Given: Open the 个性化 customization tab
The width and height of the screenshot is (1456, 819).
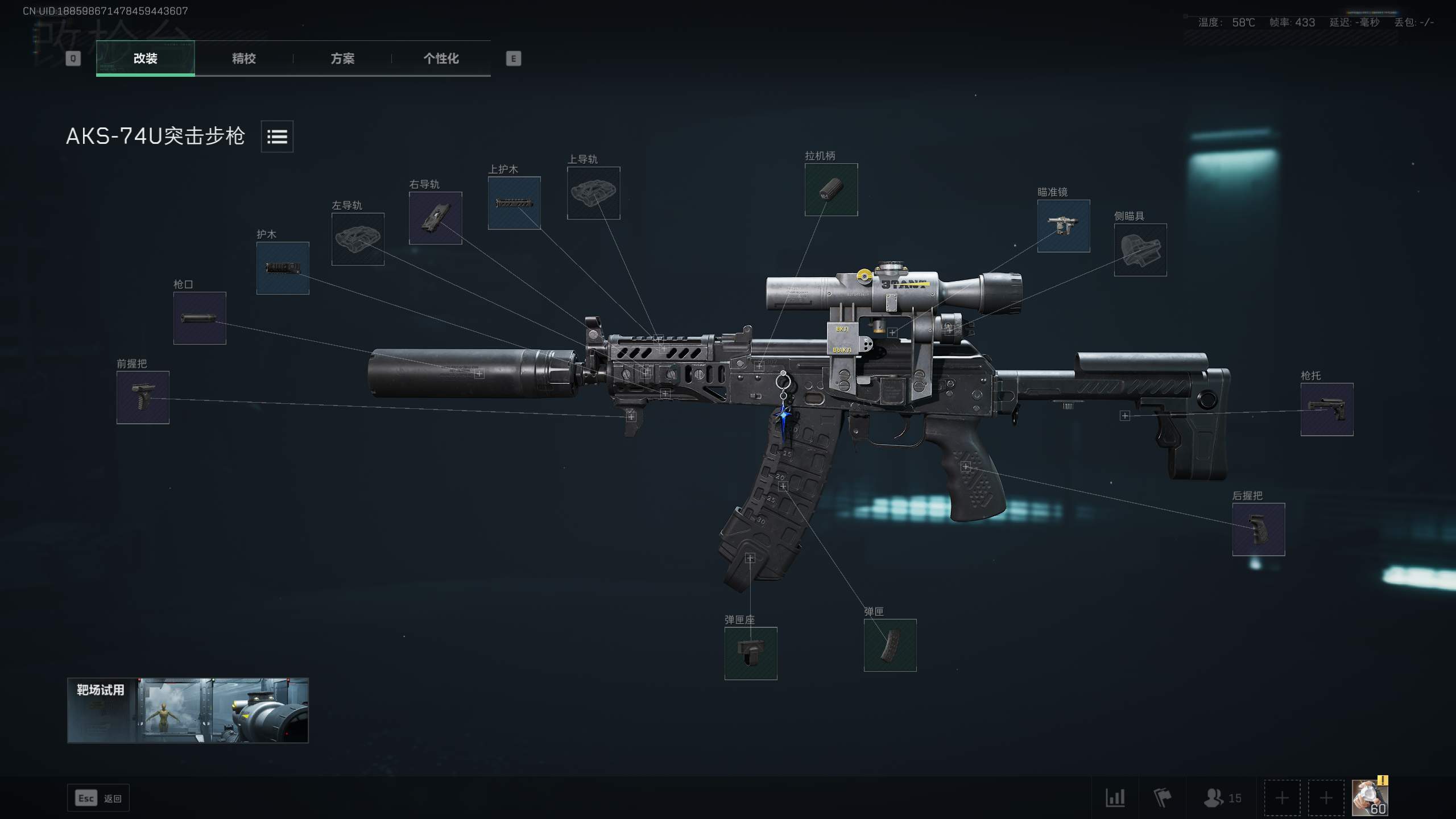Looking at the screenshot, I should [x=441, y=59].
